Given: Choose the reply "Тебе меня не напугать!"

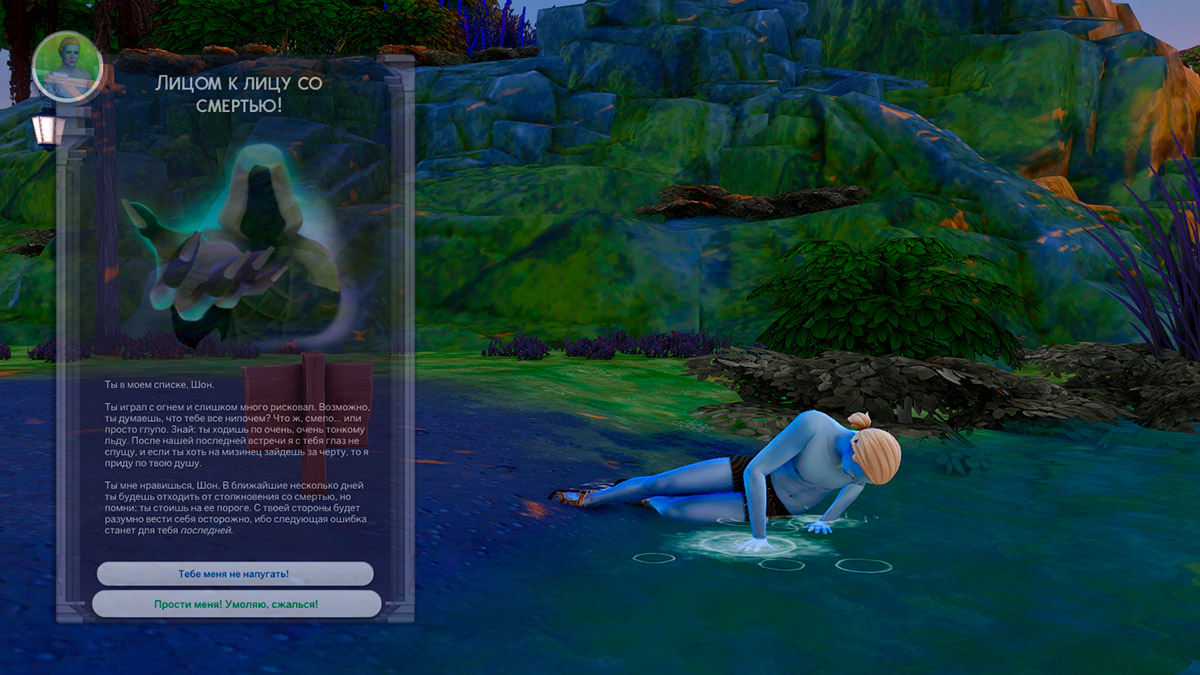Looking at the screenshot, I should (x=235, y=574).
